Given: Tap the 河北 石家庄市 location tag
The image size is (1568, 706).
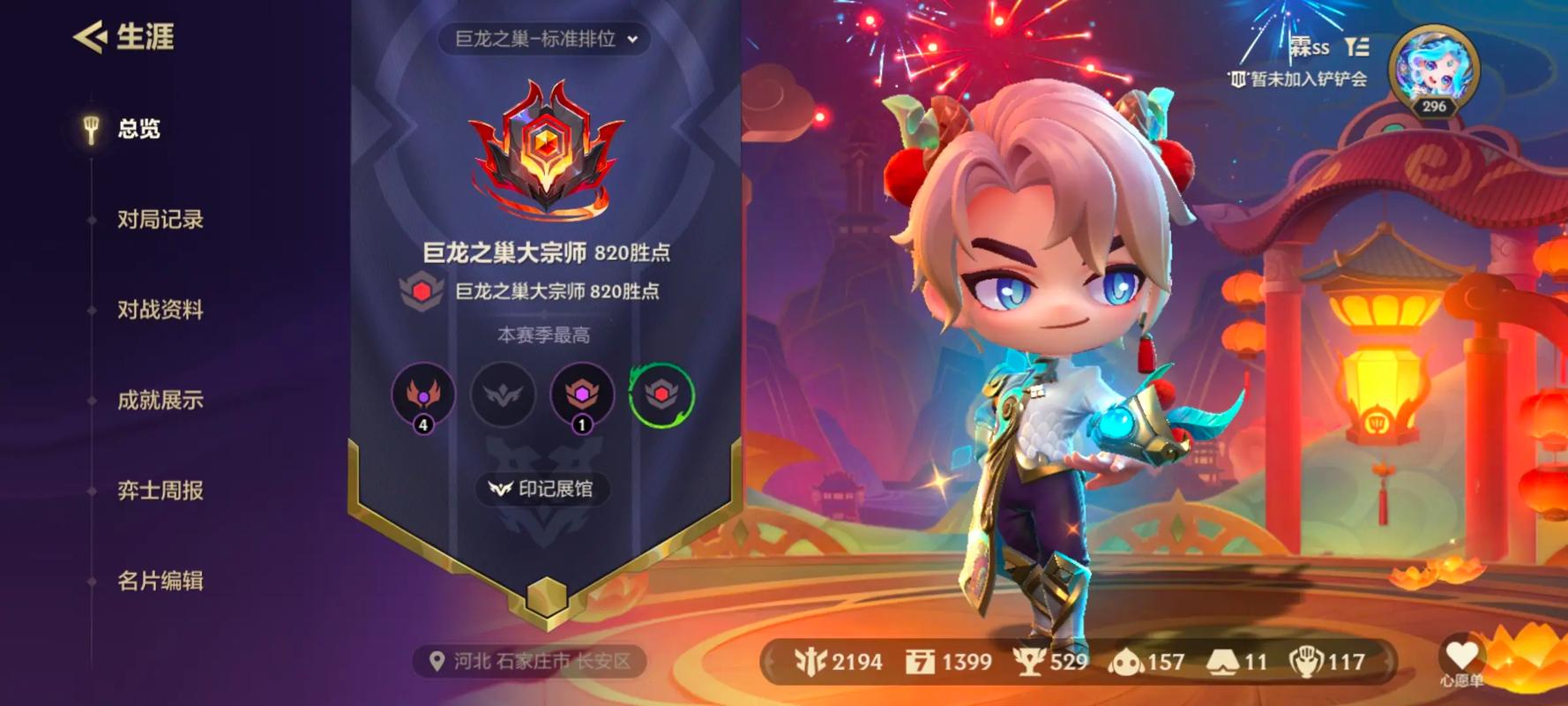Looking at the screenshot, I should tap(531, 661).
